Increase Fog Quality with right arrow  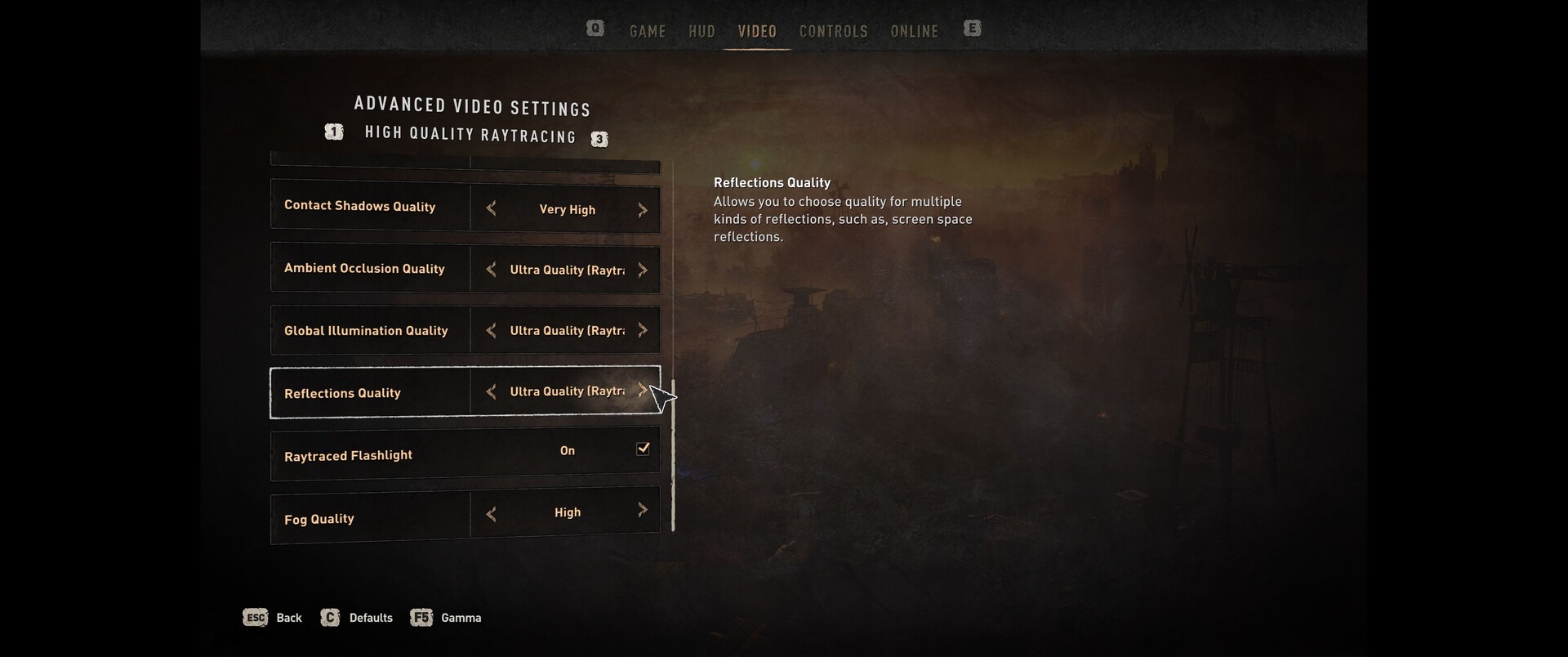point(643,511)
